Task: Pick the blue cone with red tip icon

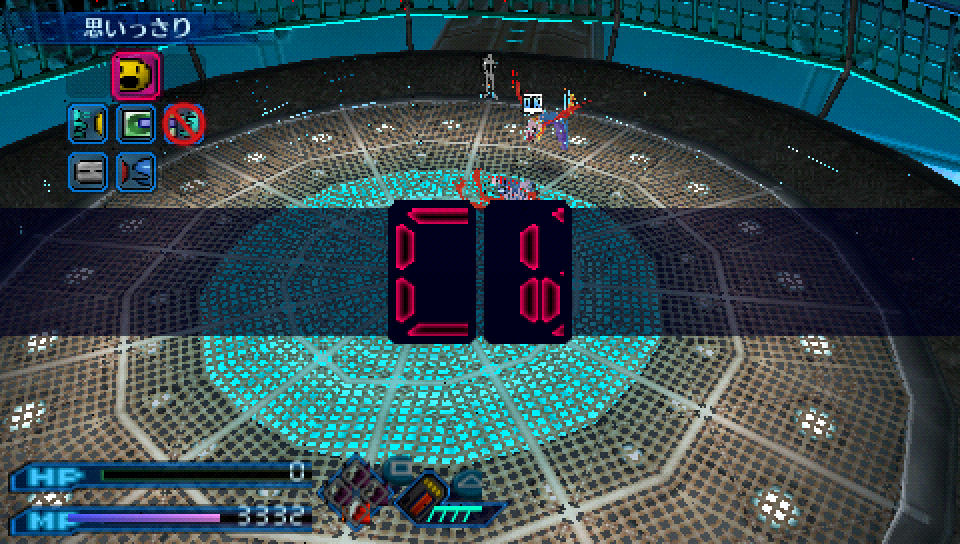Action: click(x=136, y=171)
